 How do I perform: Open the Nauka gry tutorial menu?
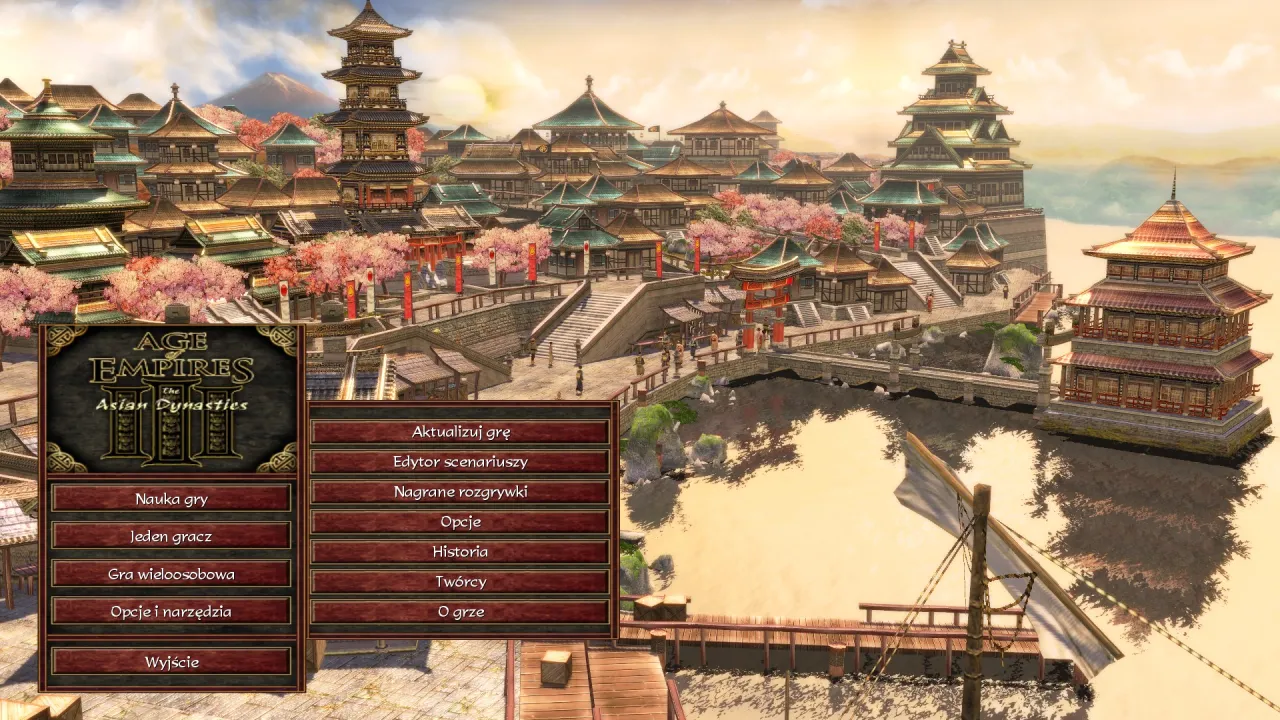pyautogui.click(x=171, y=497)
